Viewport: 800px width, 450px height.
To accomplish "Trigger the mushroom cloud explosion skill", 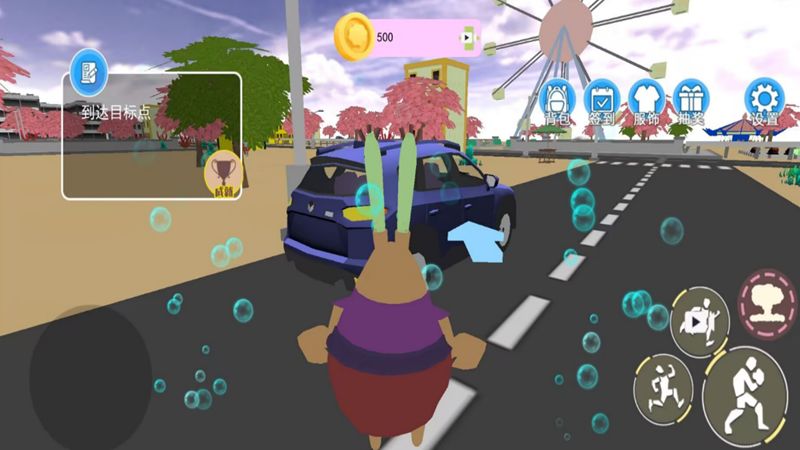I will pyautogui.click(x=767, y=302).
